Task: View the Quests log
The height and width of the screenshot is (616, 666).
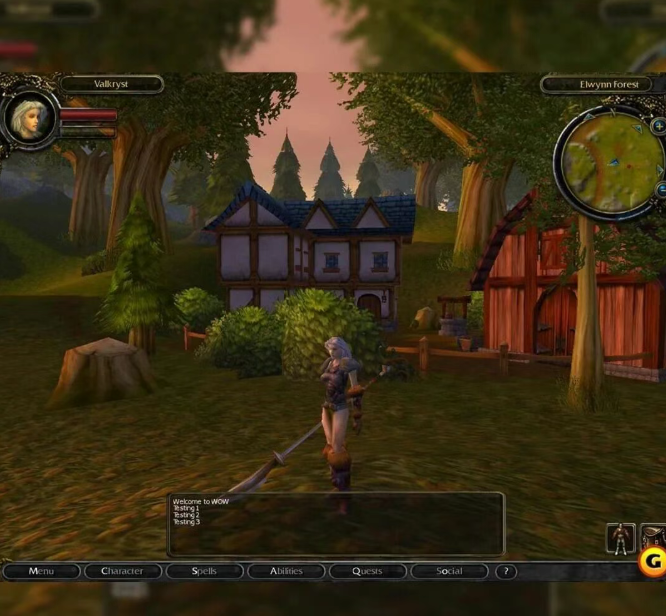Action: [x=368, y=571]
